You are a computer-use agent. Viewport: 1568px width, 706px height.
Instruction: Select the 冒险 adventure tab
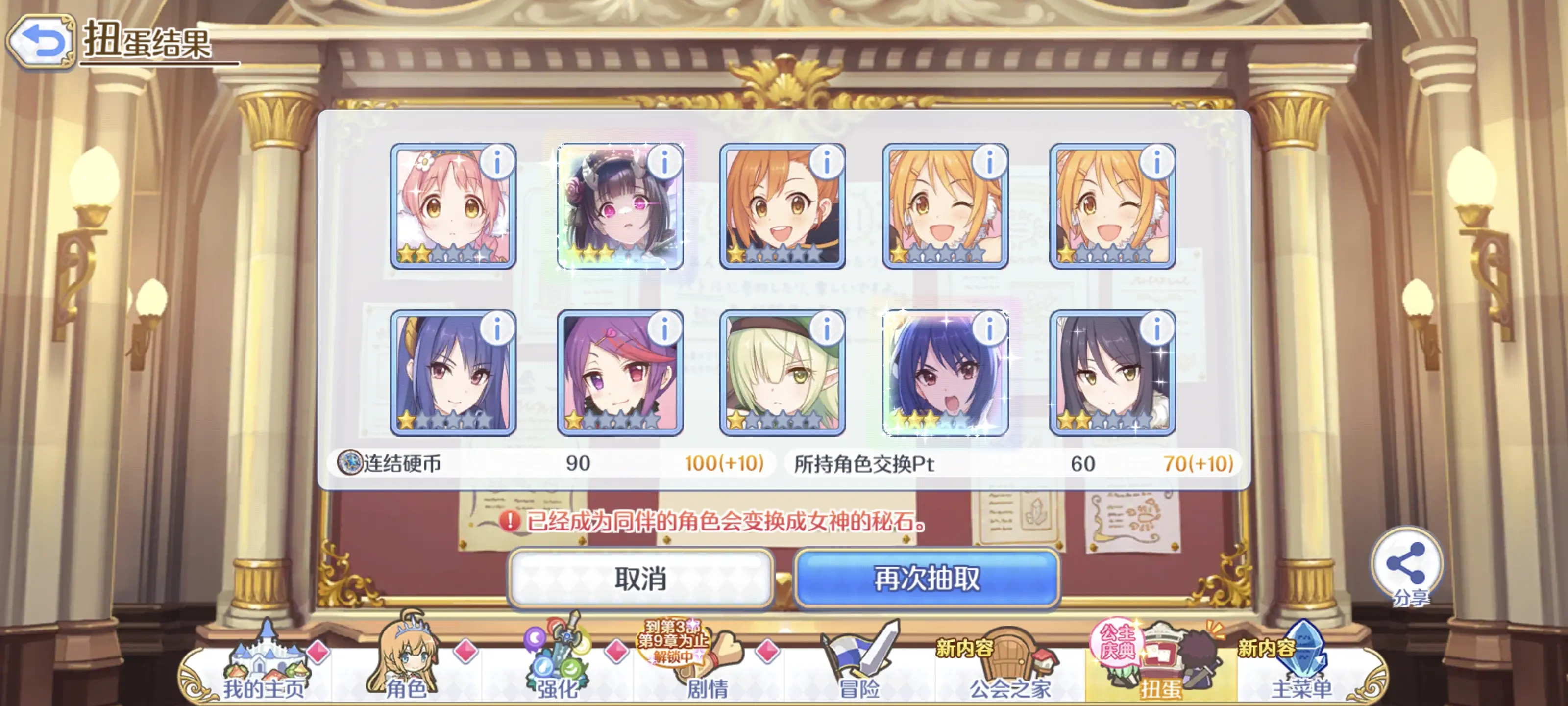pyautogui.click(x=859, y=668)
